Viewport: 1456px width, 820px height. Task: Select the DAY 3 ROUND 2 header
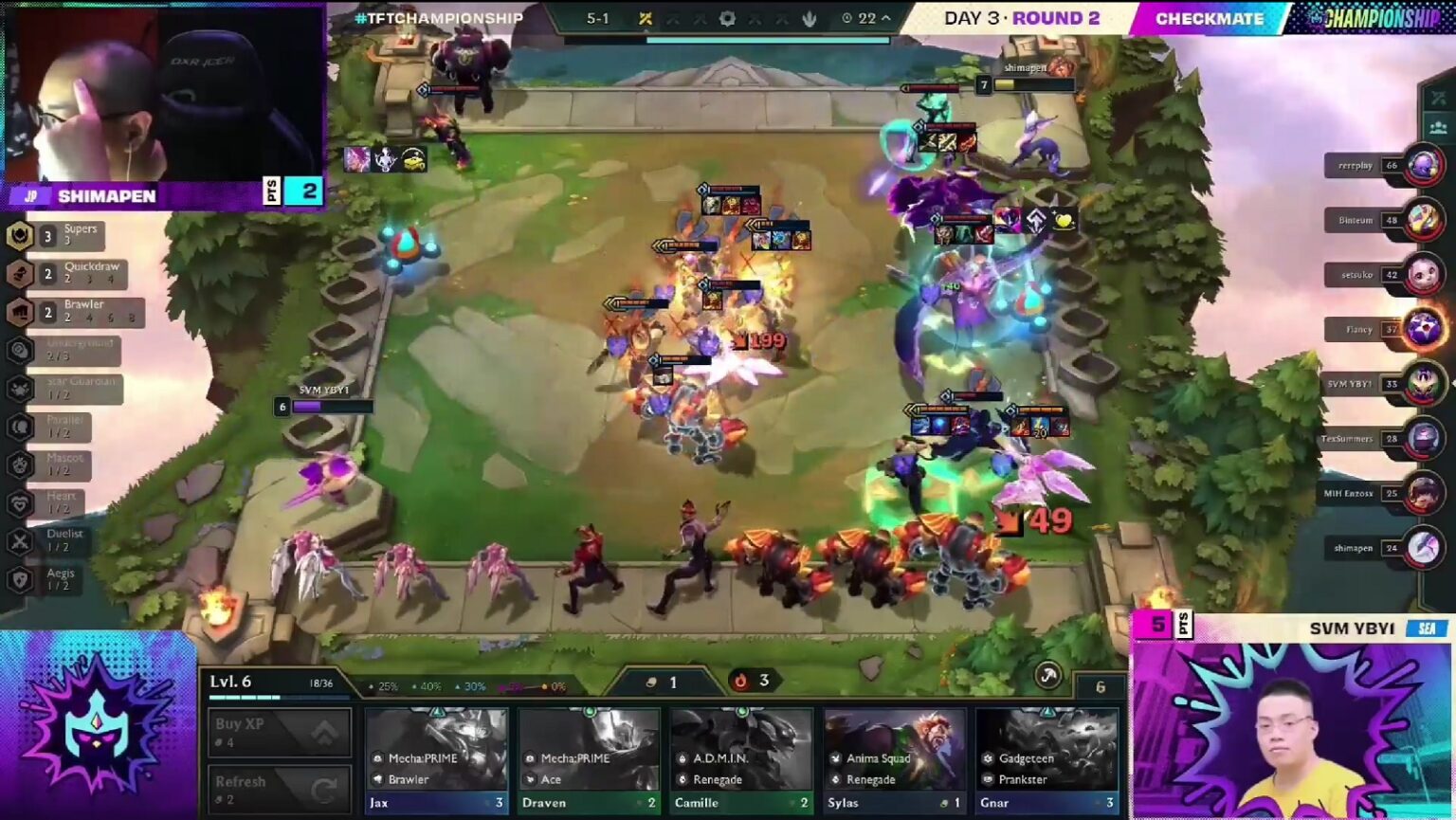[x=1022, y=18]
